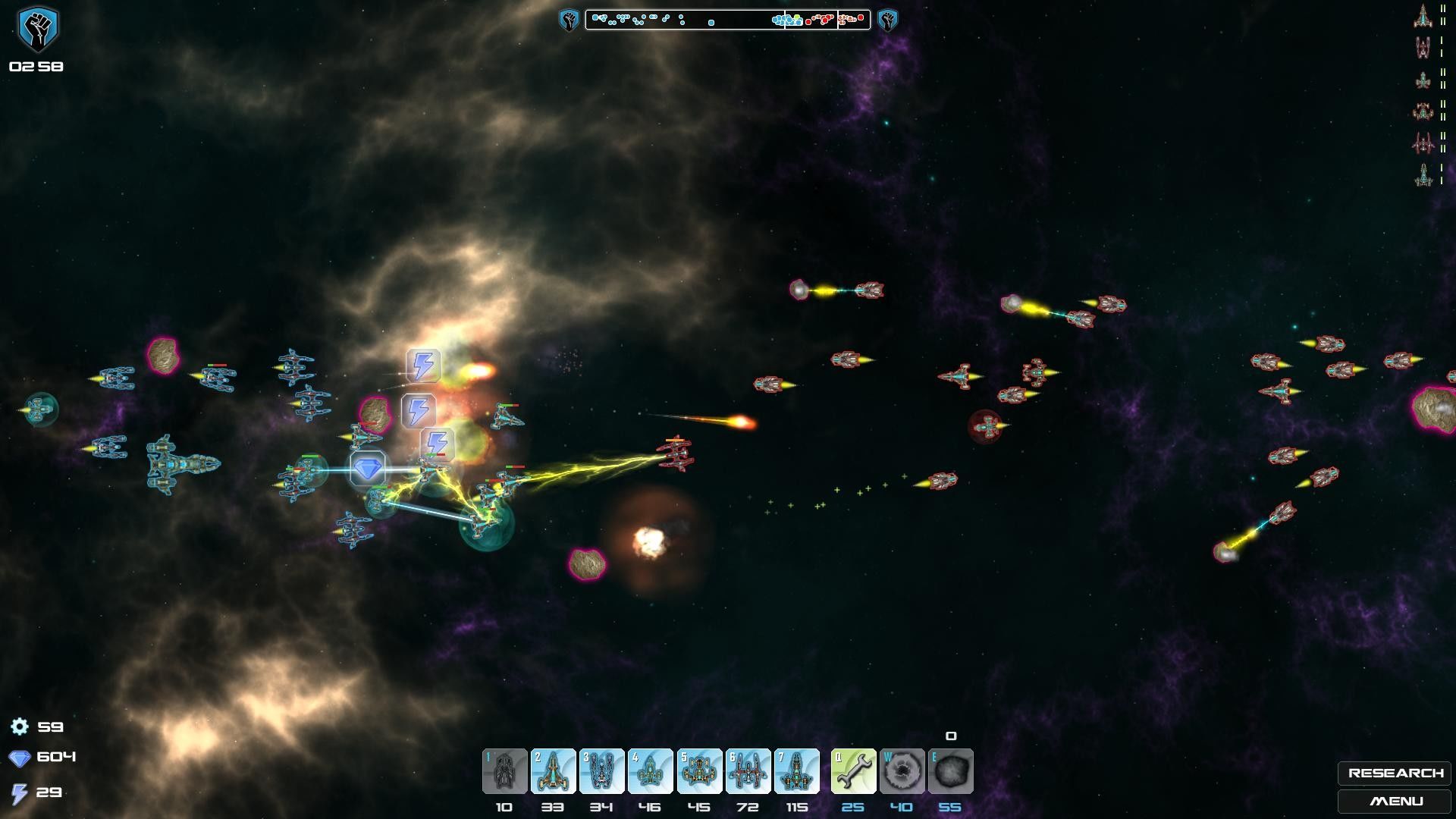Deploy the slot 4 ship costing 46

650,771
